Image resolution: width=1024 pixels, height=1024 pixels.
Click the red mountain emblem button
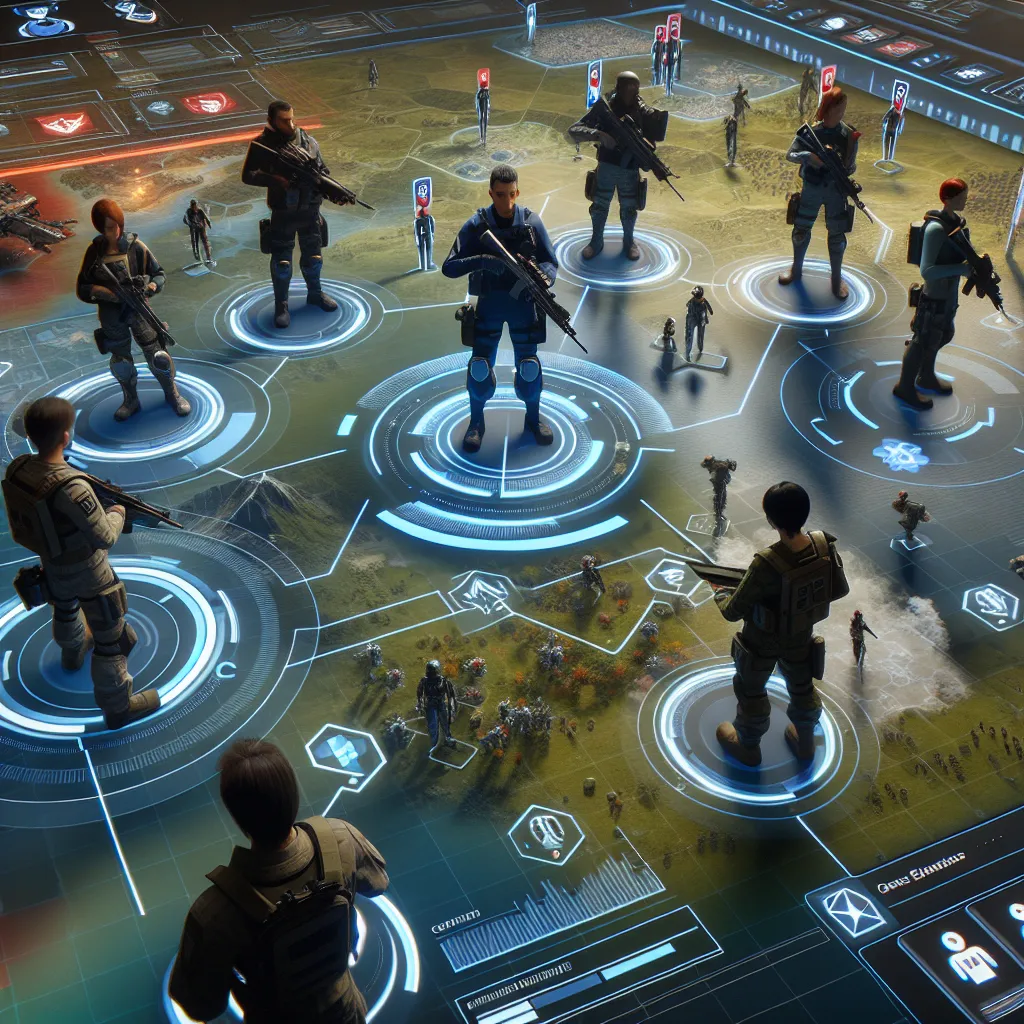pos(62,124)
